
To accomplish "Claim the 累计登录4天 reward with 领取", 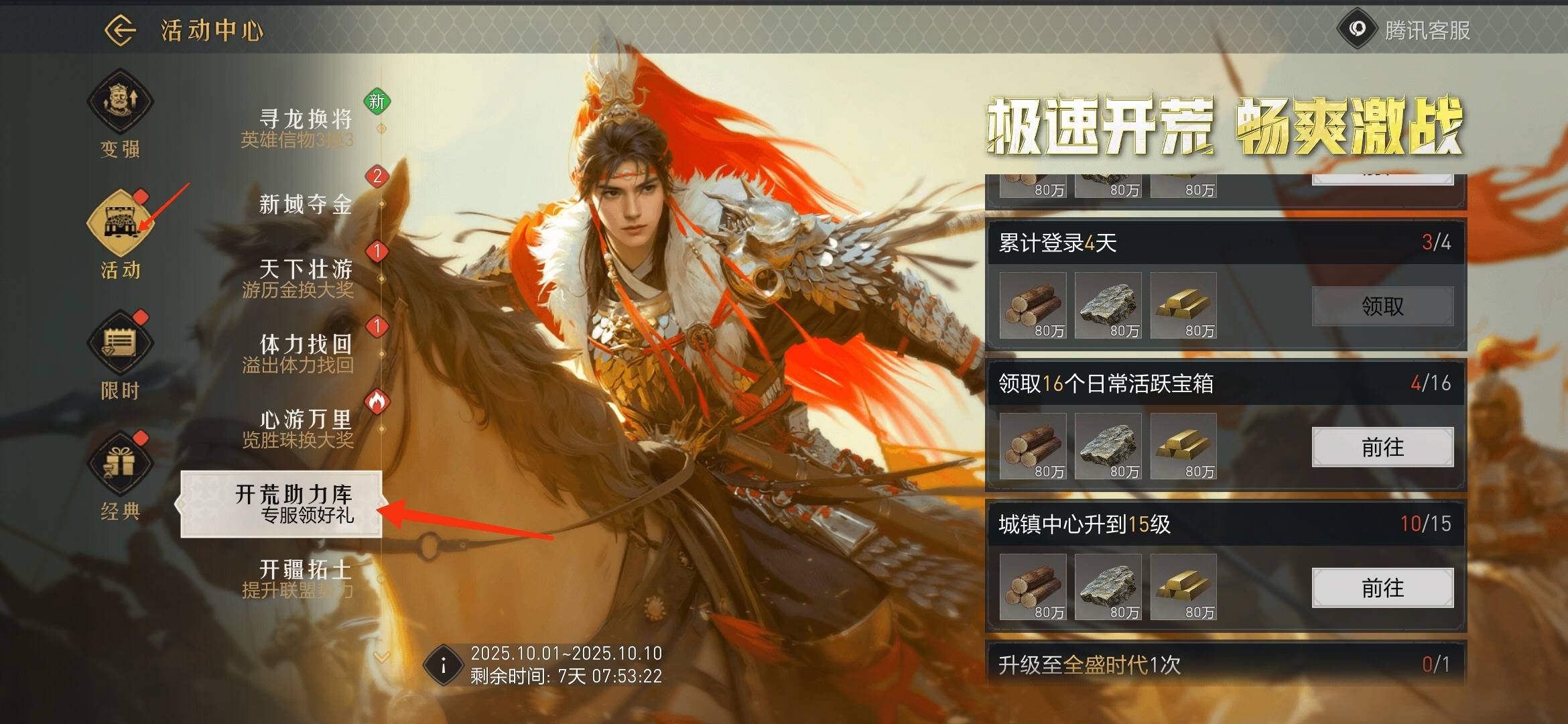I will (x=1382, y=306).
